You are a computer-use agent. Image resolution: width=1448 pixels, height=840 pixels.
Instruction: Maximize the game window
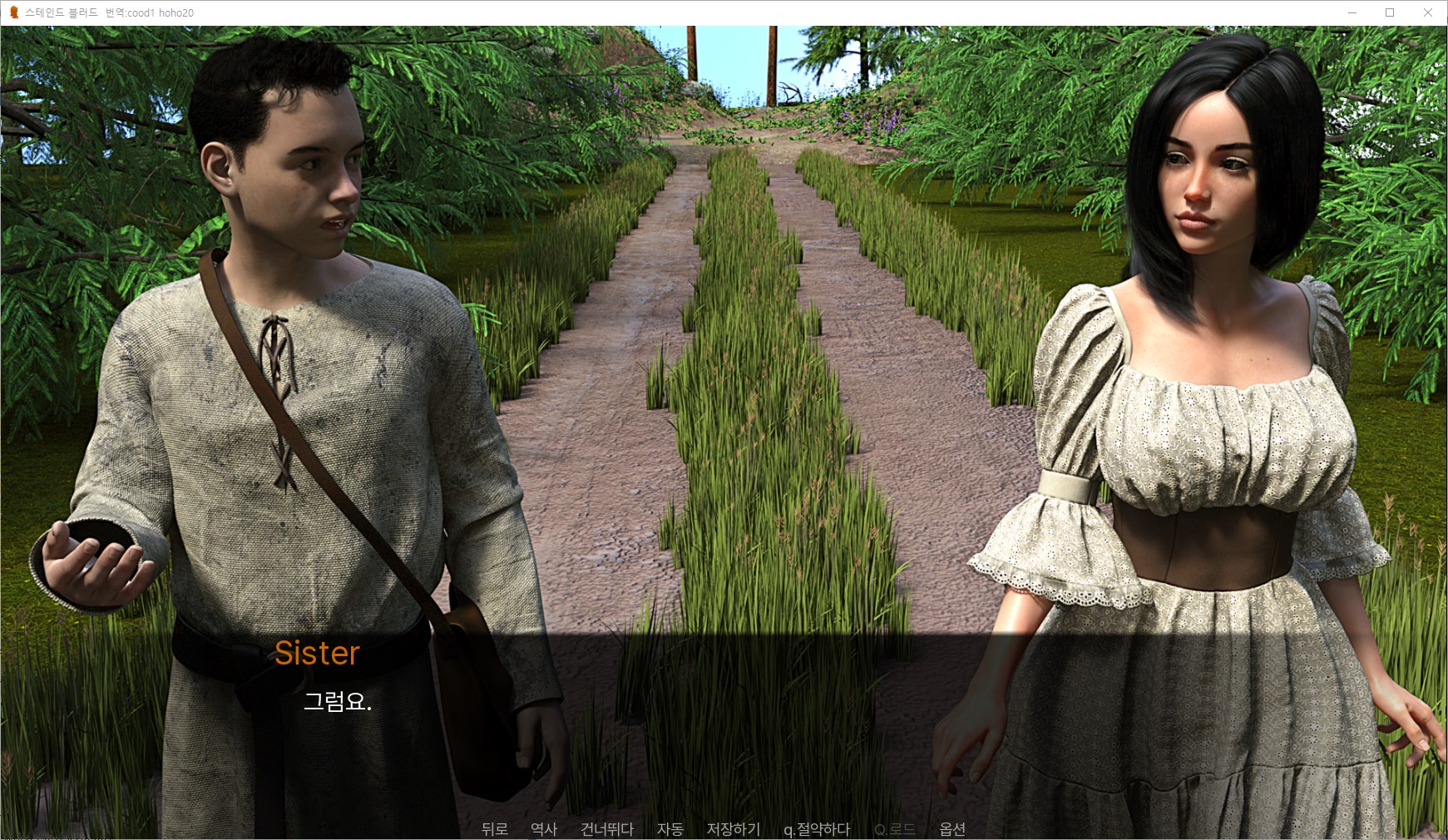pyautogui.click(x=1390, y=12)
